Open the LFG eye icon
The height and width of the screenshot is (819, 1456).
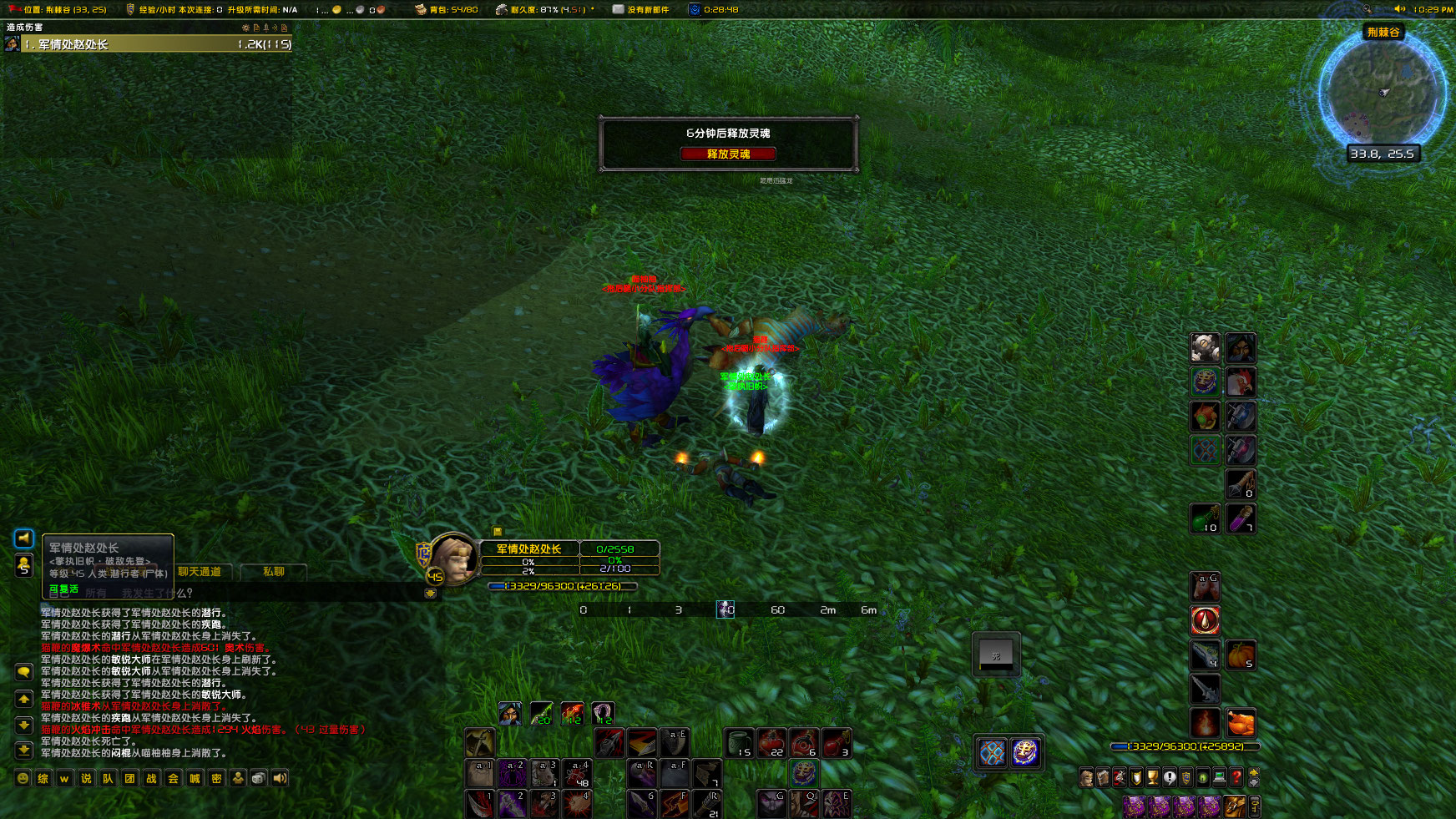click(1202, 777)
